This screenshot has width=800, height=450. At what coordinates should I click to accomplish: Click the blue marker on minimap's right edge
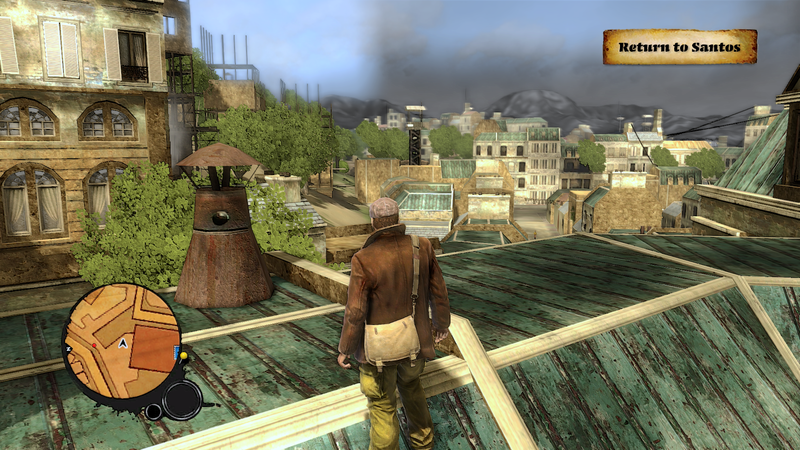[176, 351]
